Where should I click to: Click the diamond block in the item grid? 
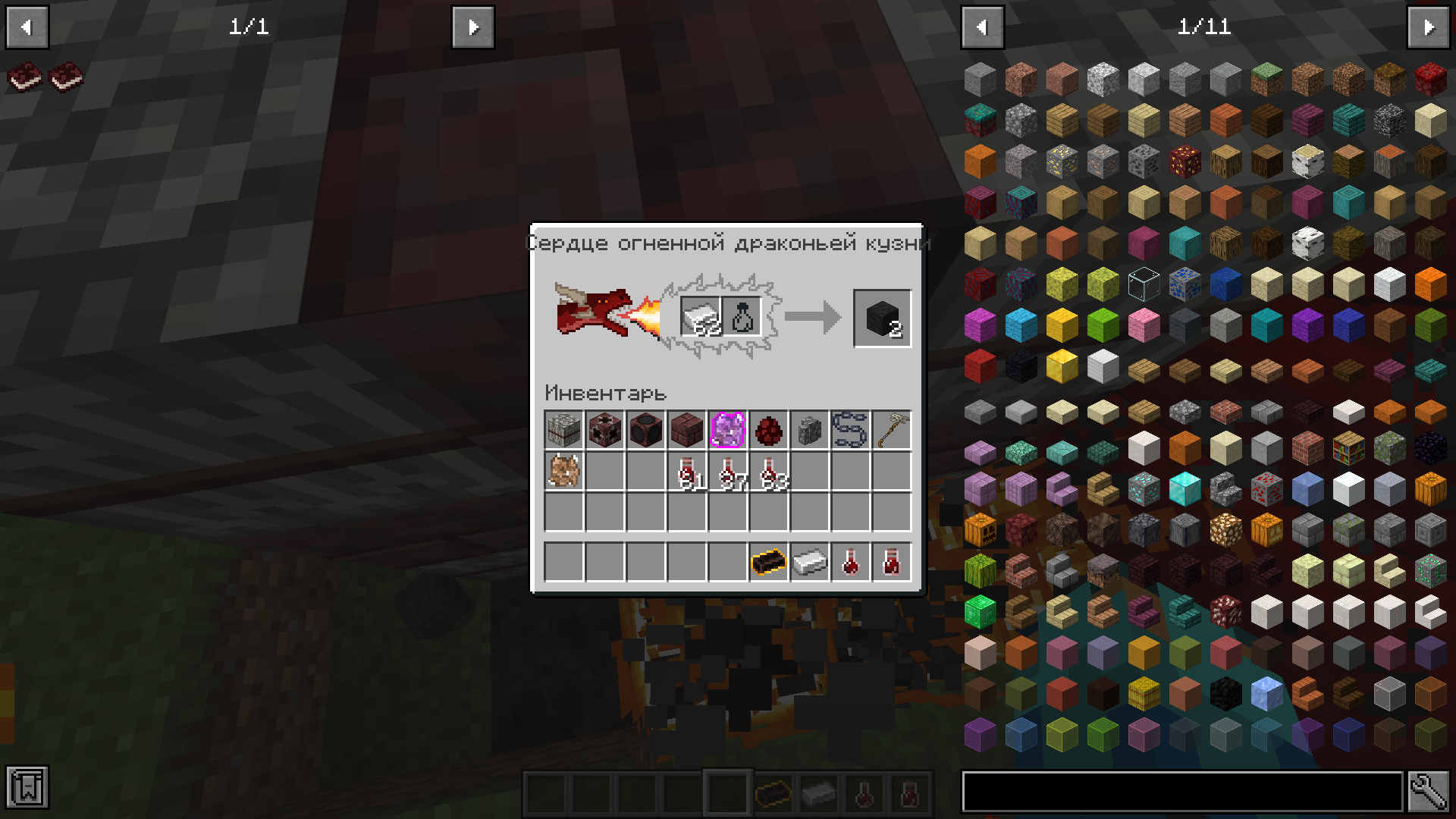coord(1184,488)
